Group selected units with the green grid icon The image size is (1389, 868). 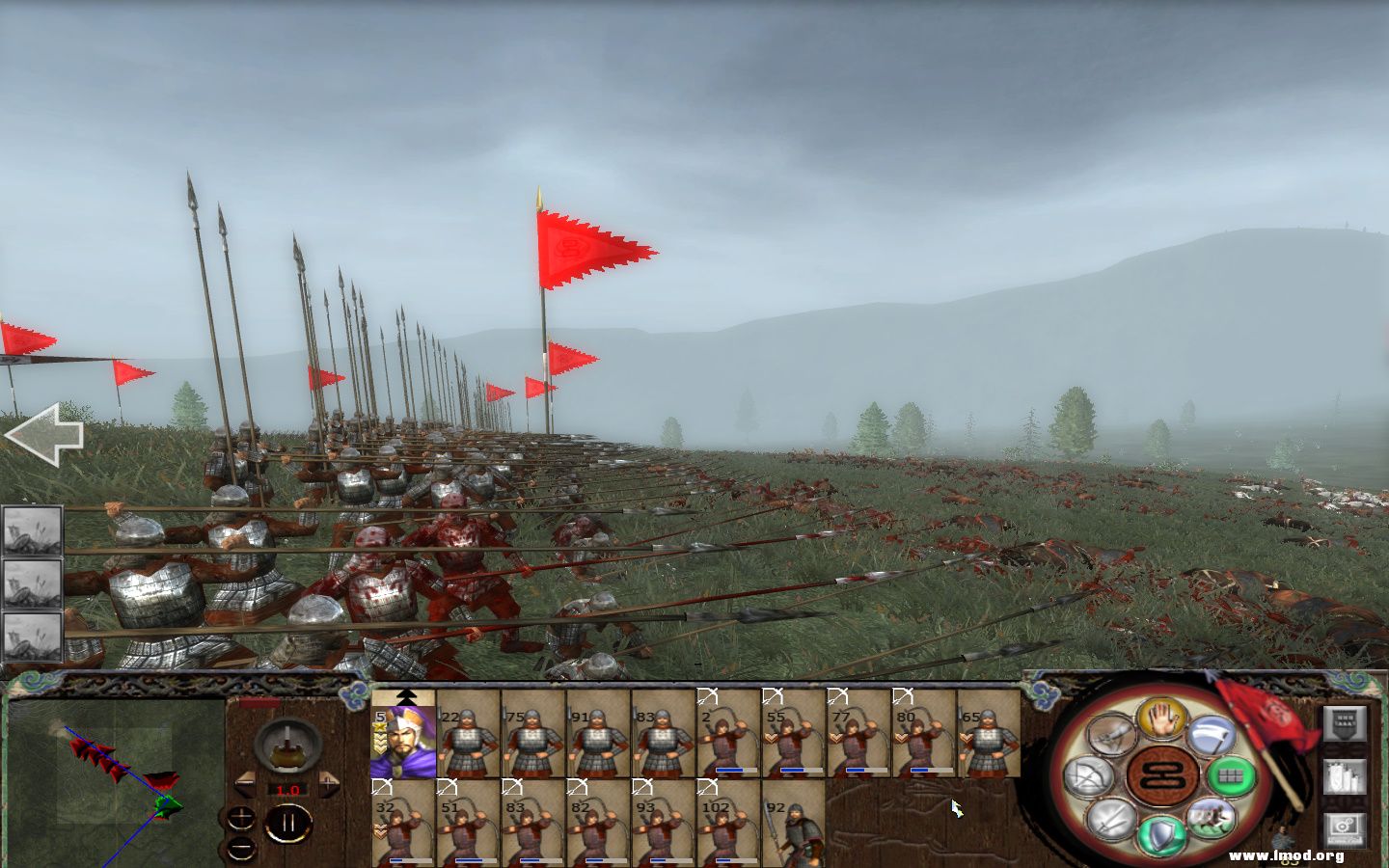(x=1231, y=777)
